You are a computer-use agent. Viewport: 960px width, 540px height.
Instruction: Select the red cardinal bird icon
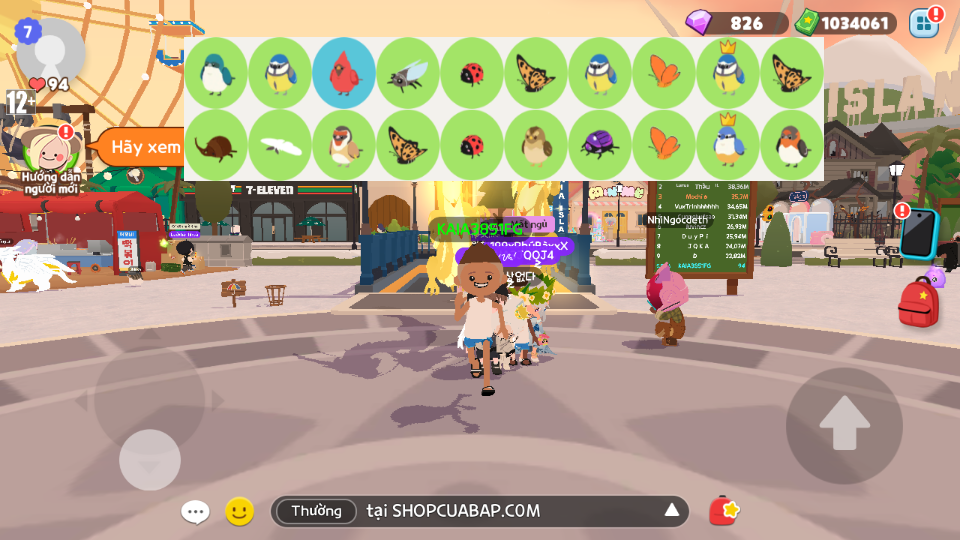coord(344,73)
